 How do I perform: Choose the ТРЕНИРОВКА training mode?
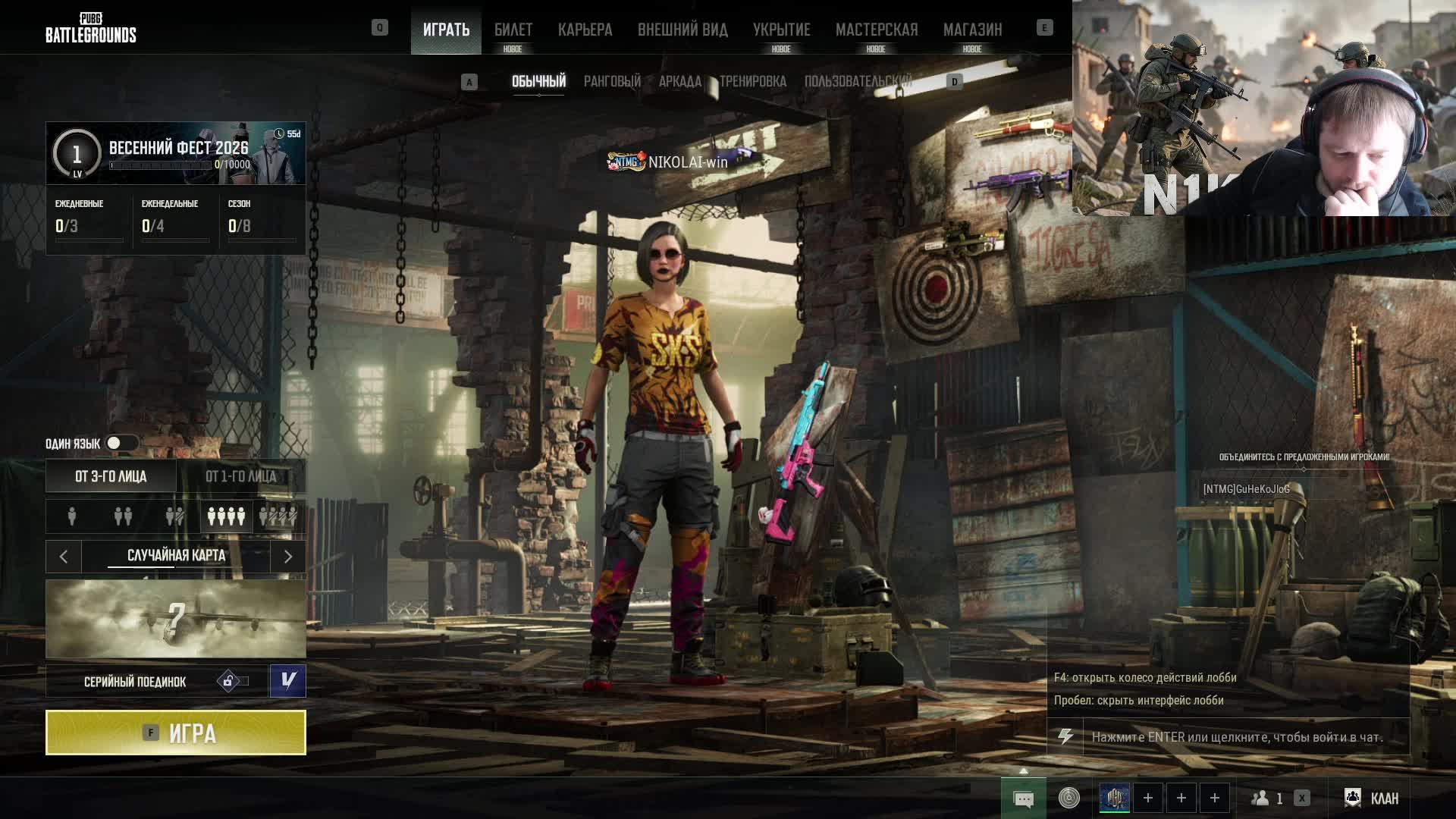753,81
